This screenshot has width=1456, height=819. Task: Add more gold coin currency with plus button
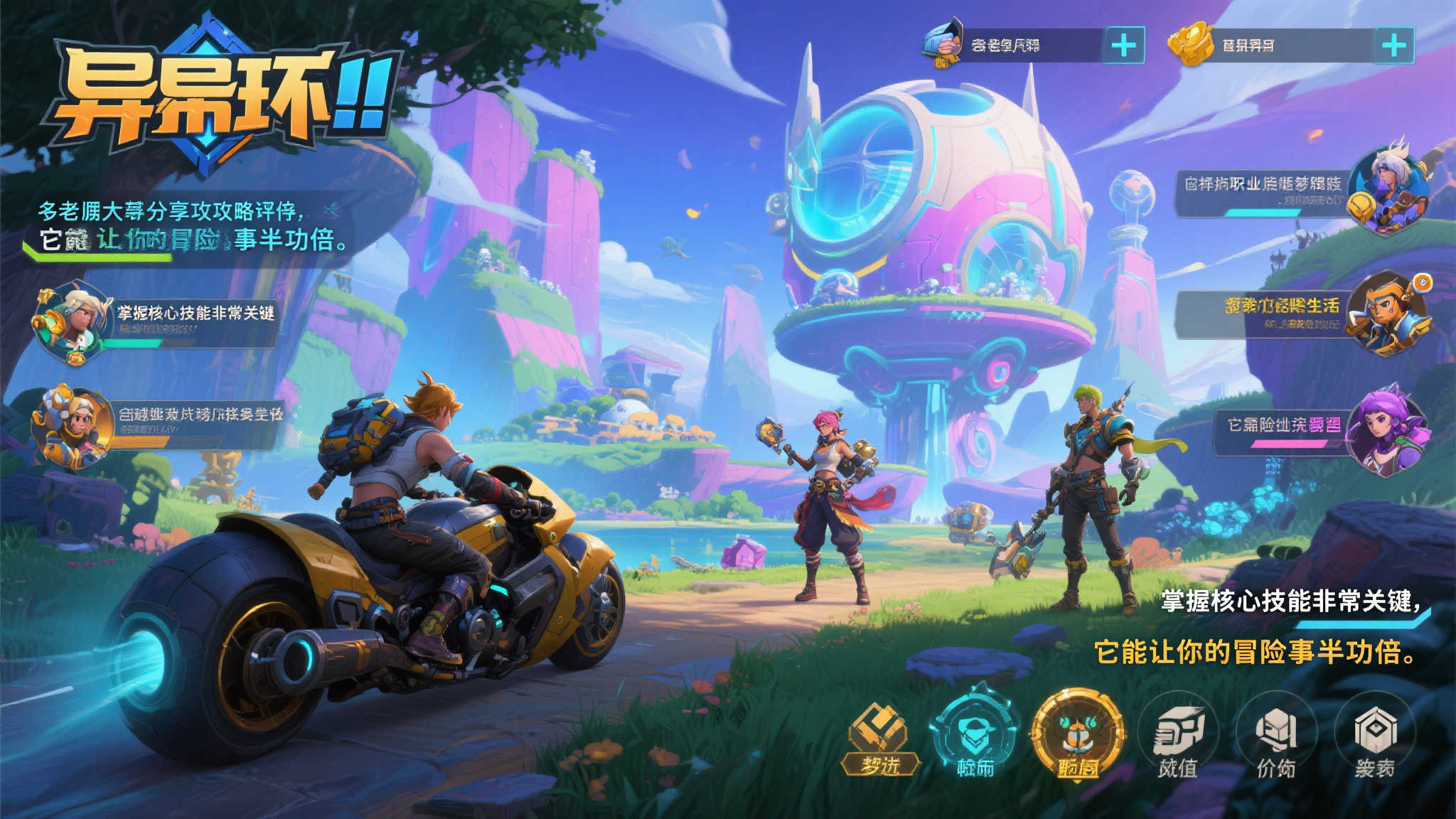(1393, 45)
